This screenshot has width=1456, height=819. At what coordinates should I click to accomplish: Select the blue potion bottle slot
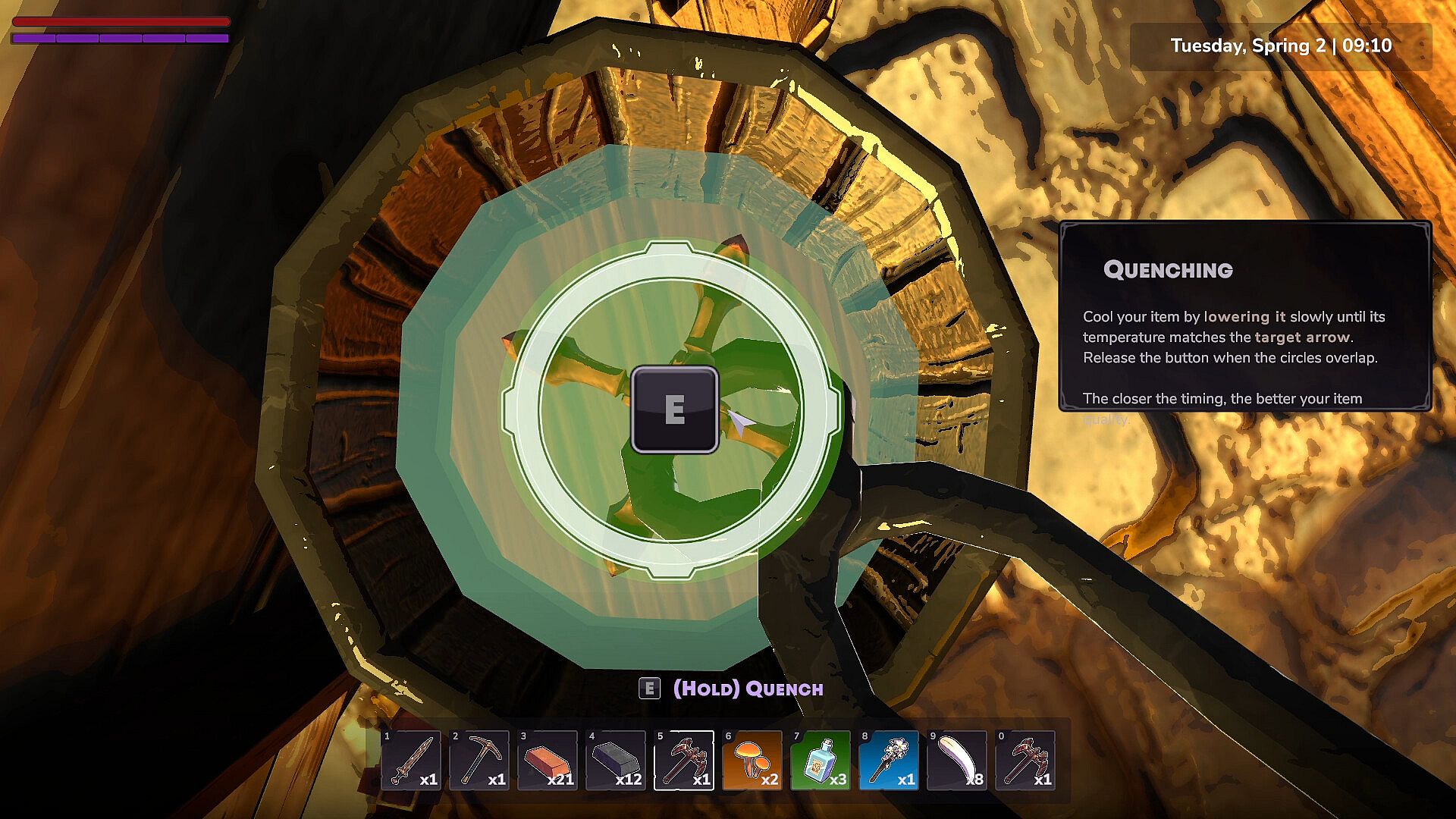pyautogui.click(x=820, y=760)
